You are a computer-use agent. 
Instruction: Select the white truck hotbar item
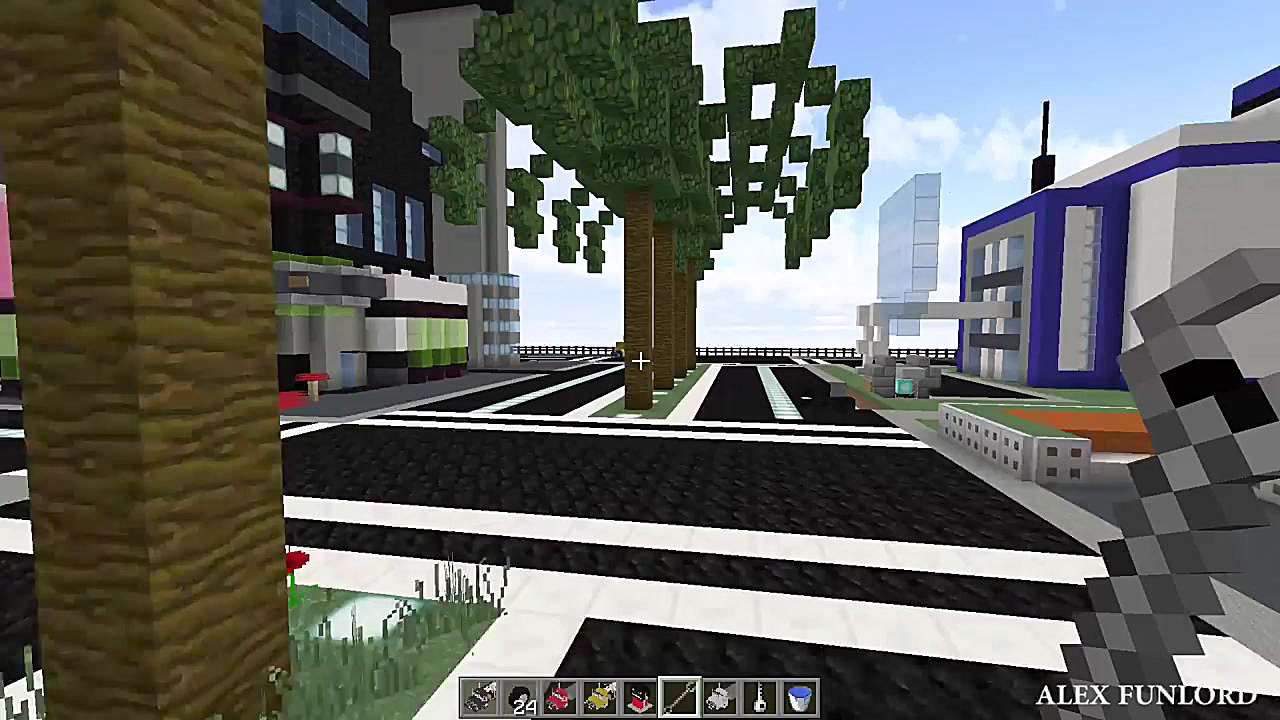coord(718,698)
